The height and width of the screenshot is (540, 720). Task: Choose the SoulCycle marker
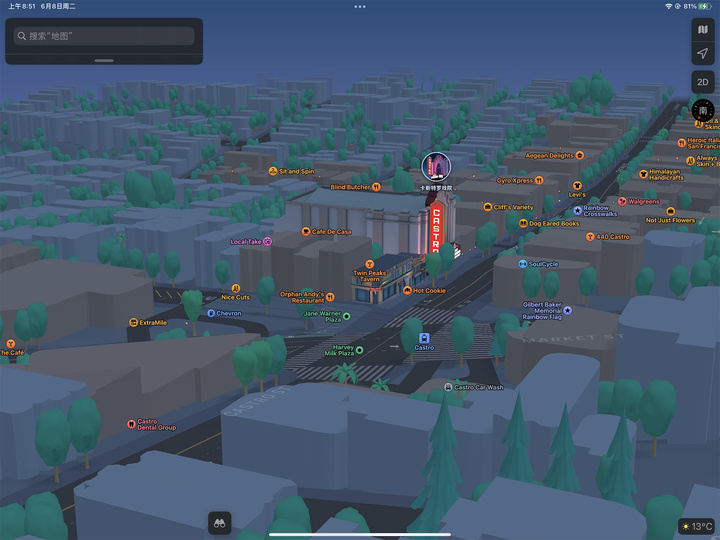click(522, 264)
